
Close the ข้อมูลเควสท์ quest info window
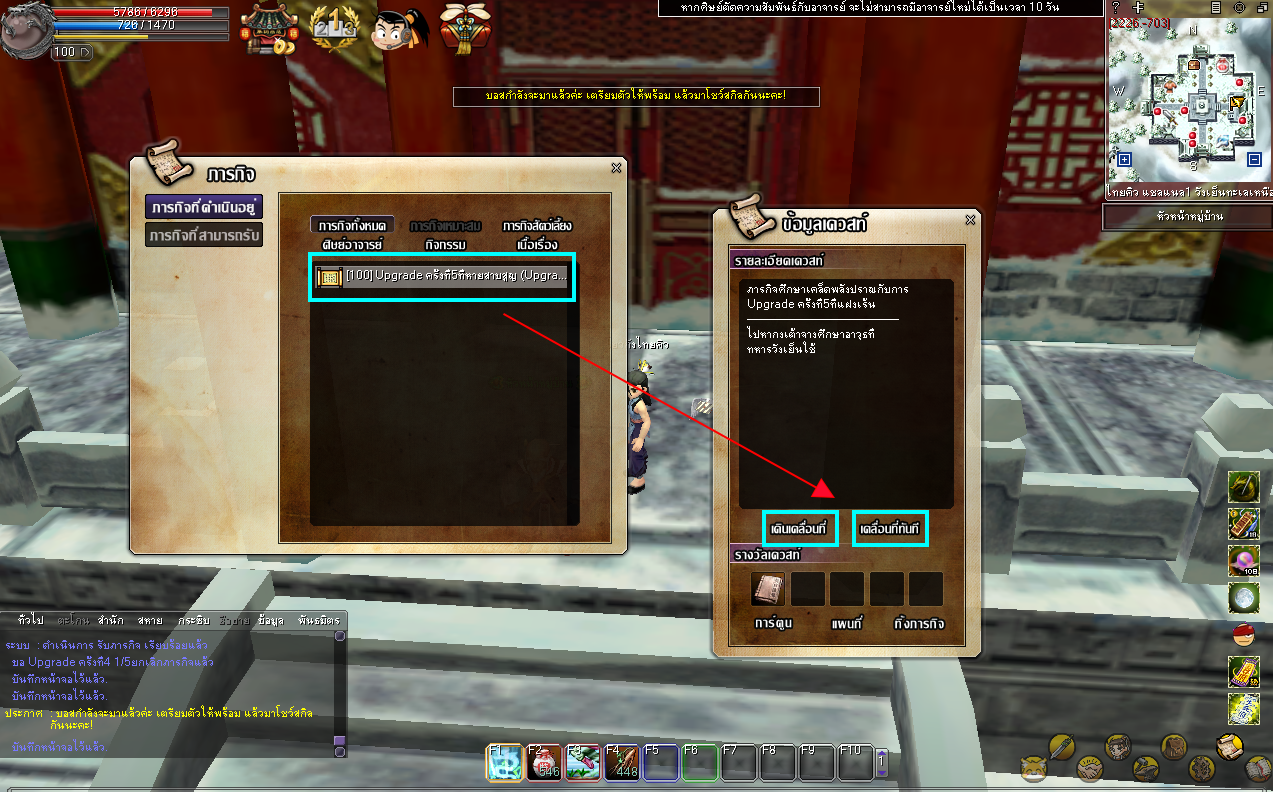coord(969,220)
